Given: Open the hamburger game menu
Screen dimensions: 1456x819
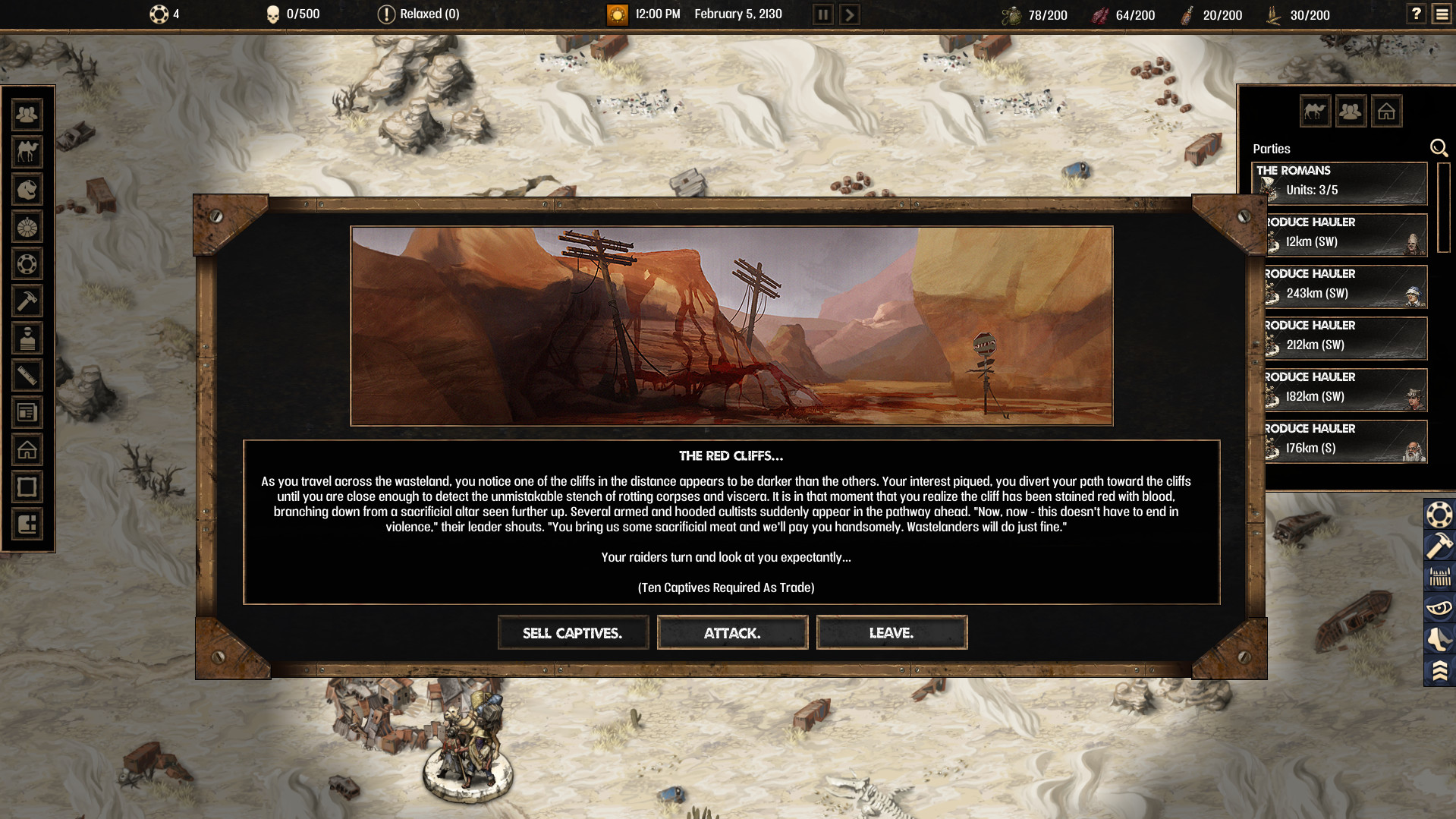Looking at the screenshot, I should click(x=1442, y=13).
